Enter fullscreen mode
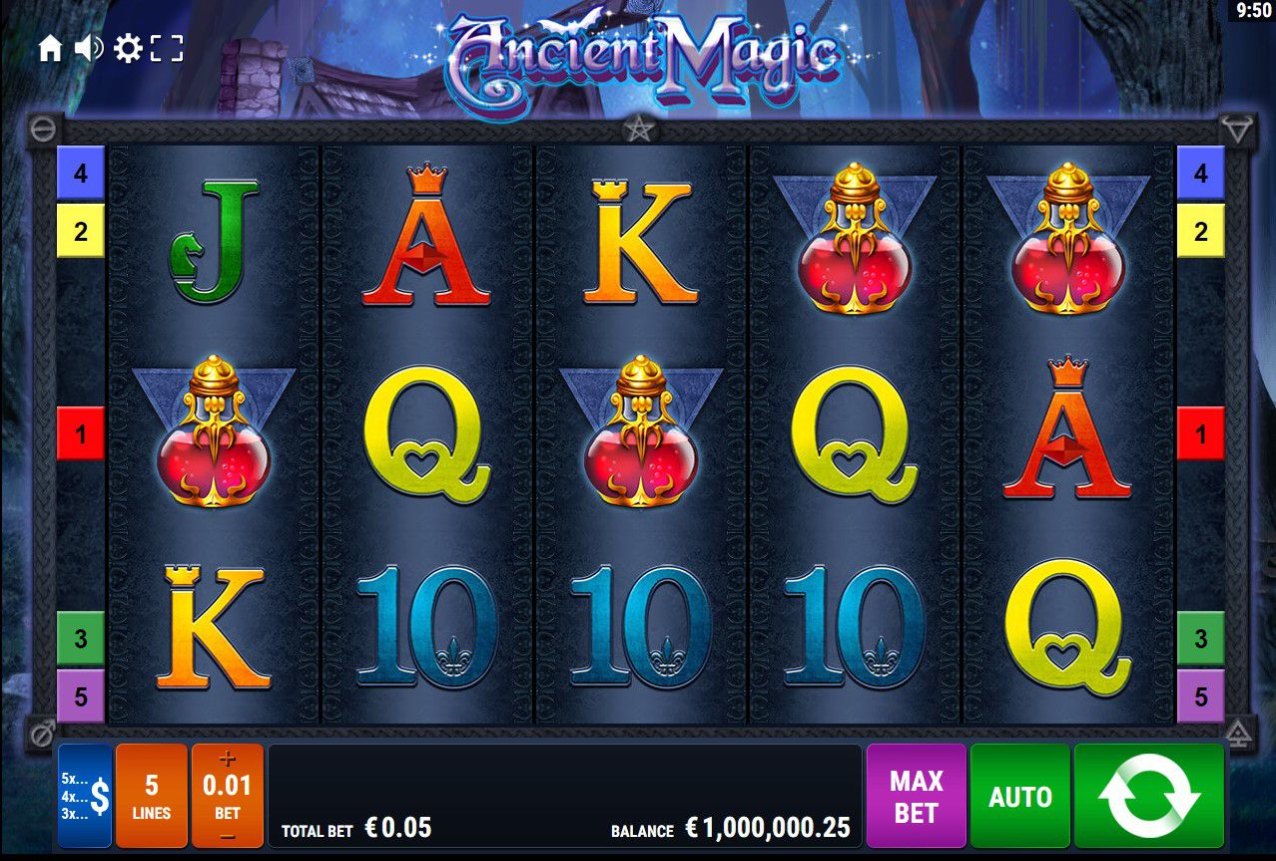This screenshot has width=1276, height=861. point(167,48)
